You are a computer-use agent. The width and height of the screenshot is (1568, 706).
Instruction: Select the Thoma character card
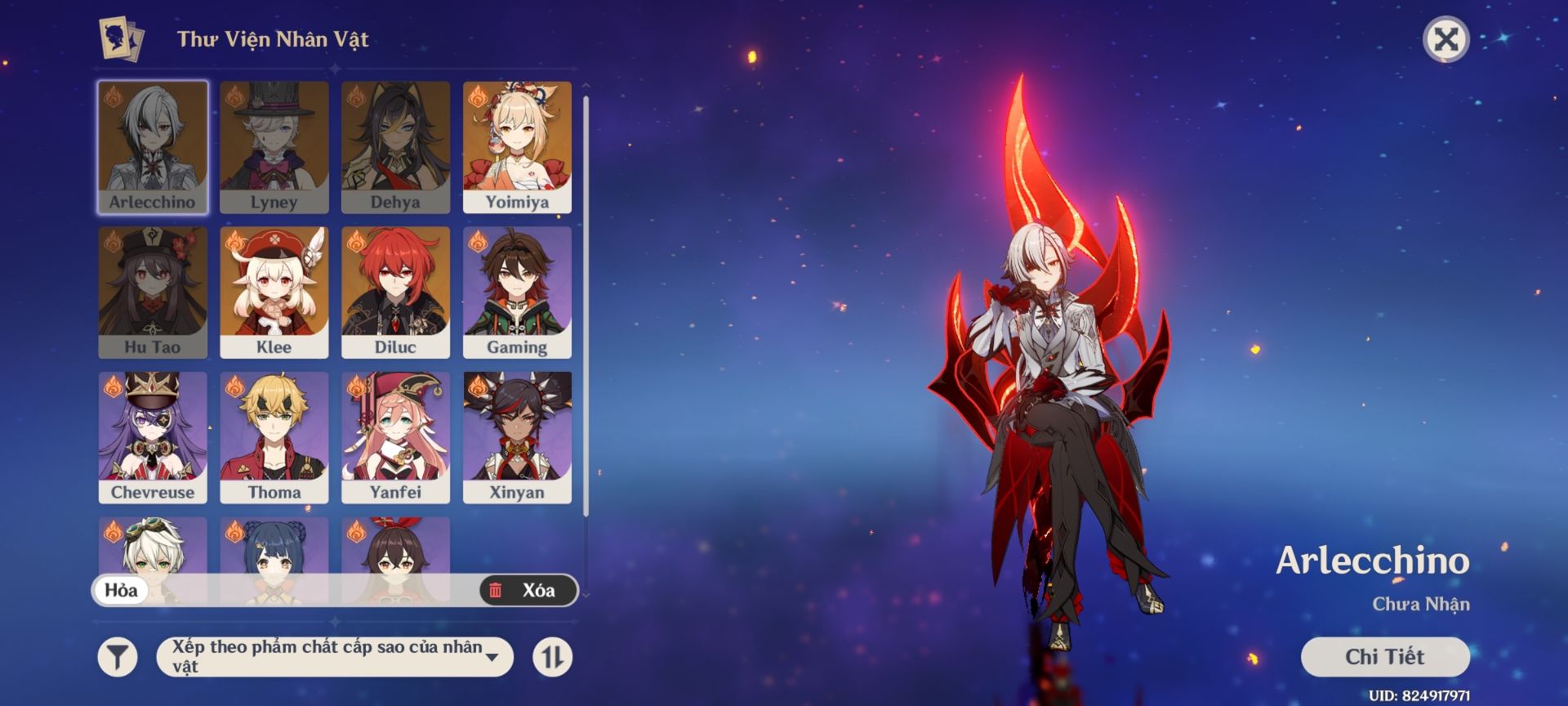(274, 438)
